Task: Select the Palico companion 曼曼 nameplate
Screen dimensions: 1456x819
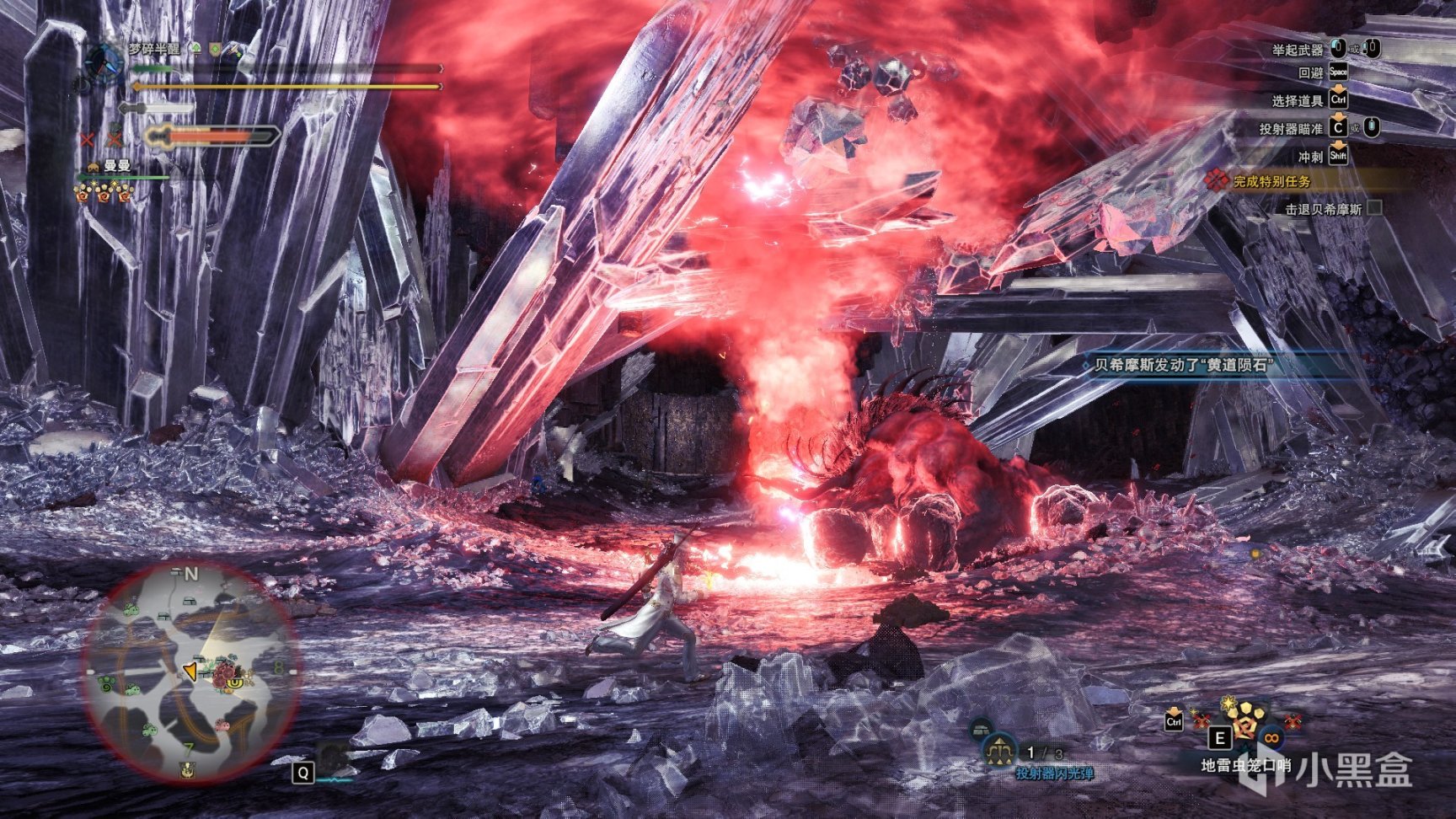Action: click(117, 166)
